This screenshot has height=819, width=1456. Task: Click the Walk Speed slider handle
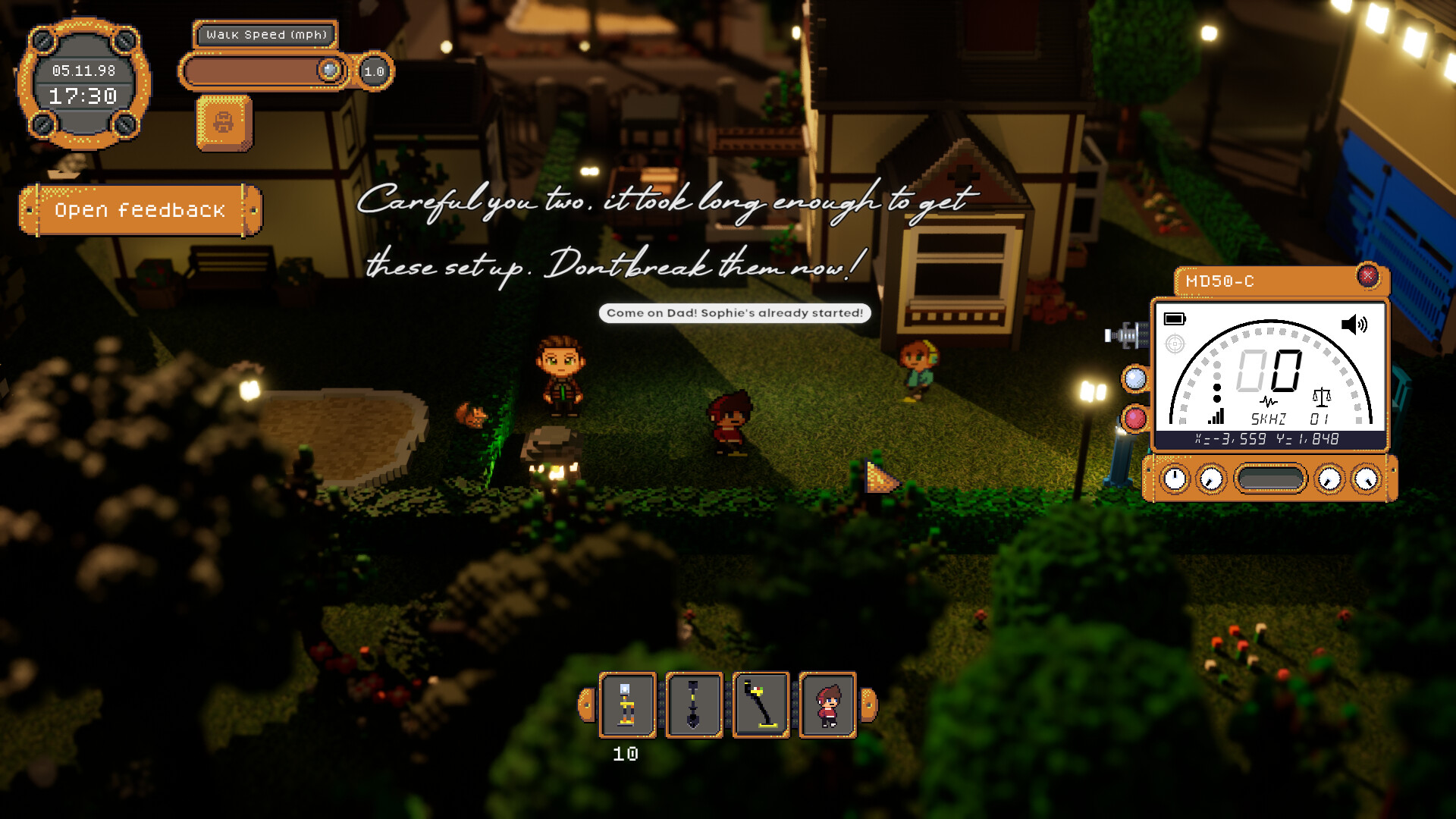click(328, 70)
